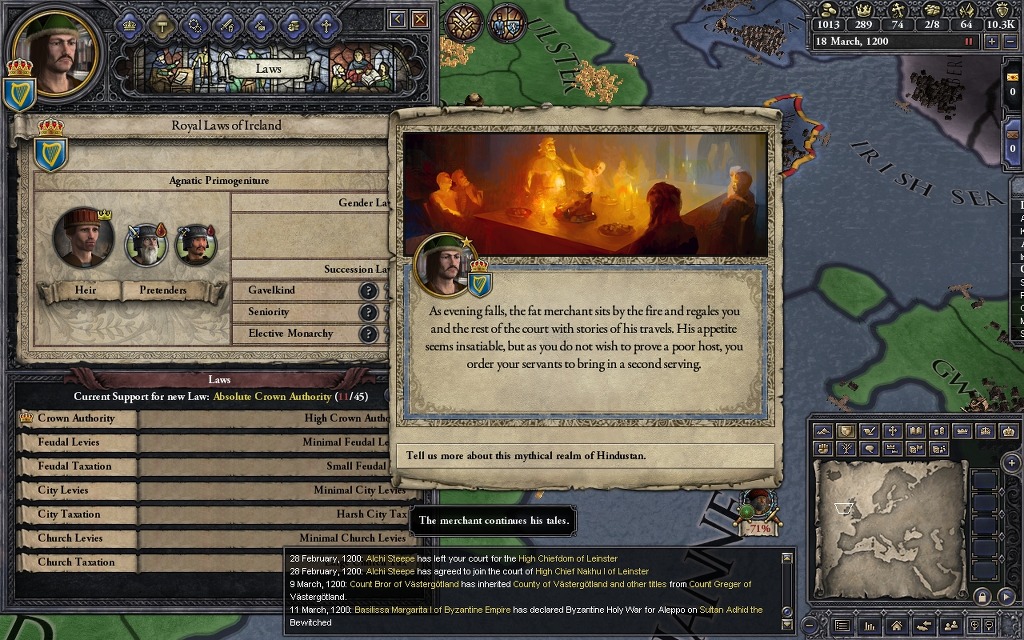Screen dimensions: 1024x640
Task: Select the Church Taxation law row
Action: click(x=77, y=562)
